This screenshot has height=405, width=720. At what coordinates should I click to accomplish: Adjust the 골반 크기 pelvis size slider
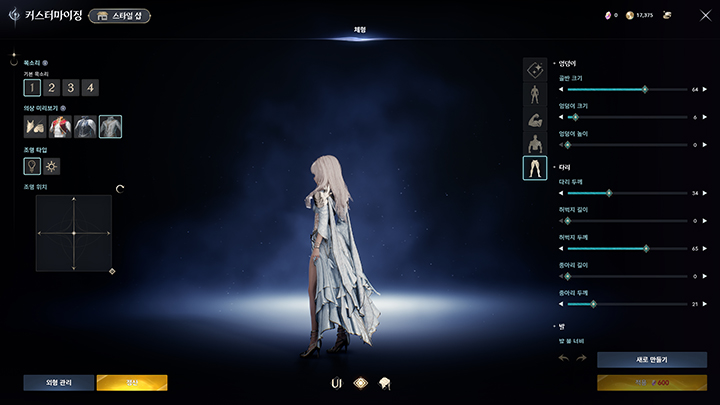(x=644, y=89)
